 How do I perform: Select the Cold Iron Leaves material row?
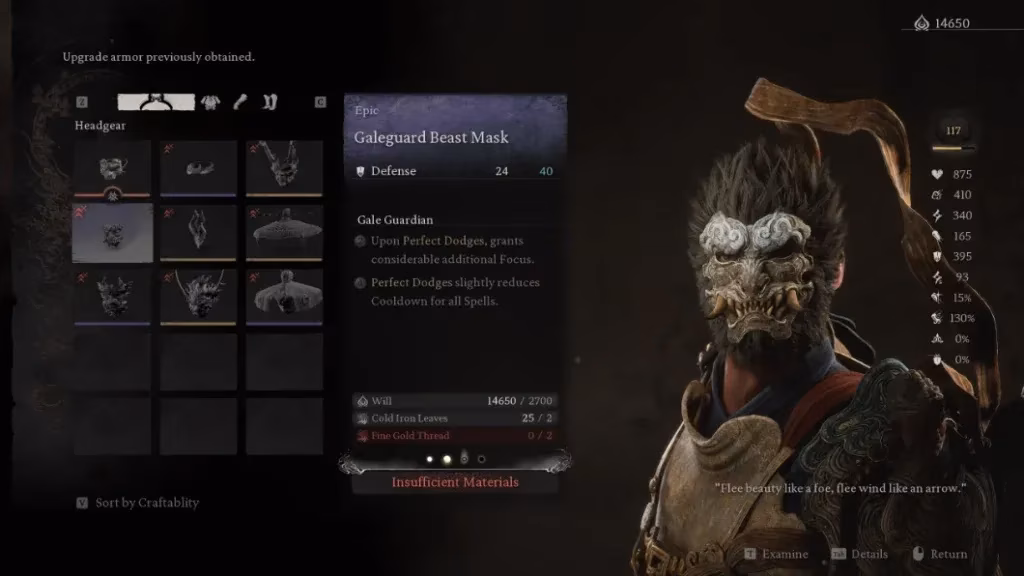coord(455,418)
